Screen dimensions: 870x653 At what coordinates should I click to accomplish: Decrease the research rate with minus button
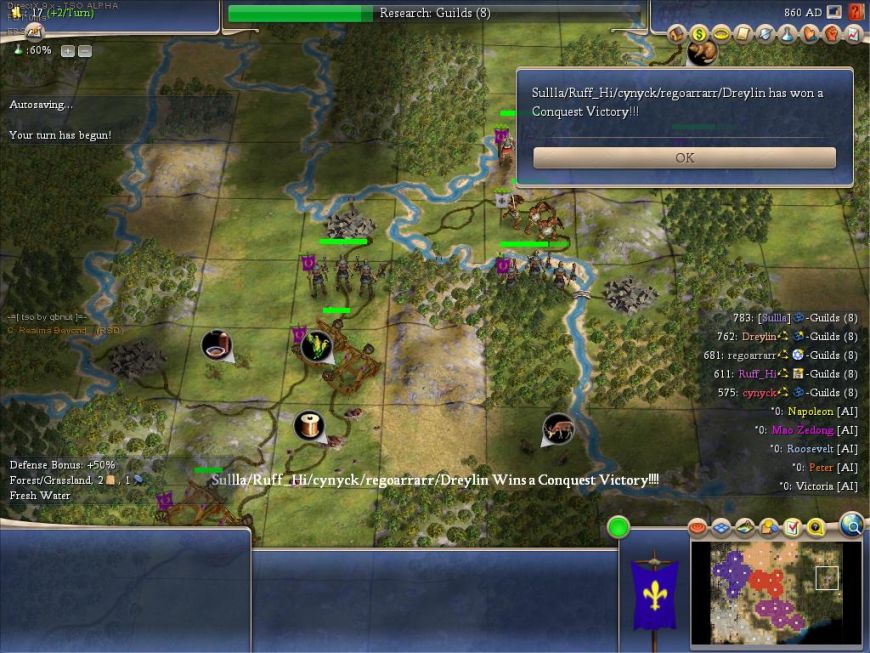tap(84, 51)
